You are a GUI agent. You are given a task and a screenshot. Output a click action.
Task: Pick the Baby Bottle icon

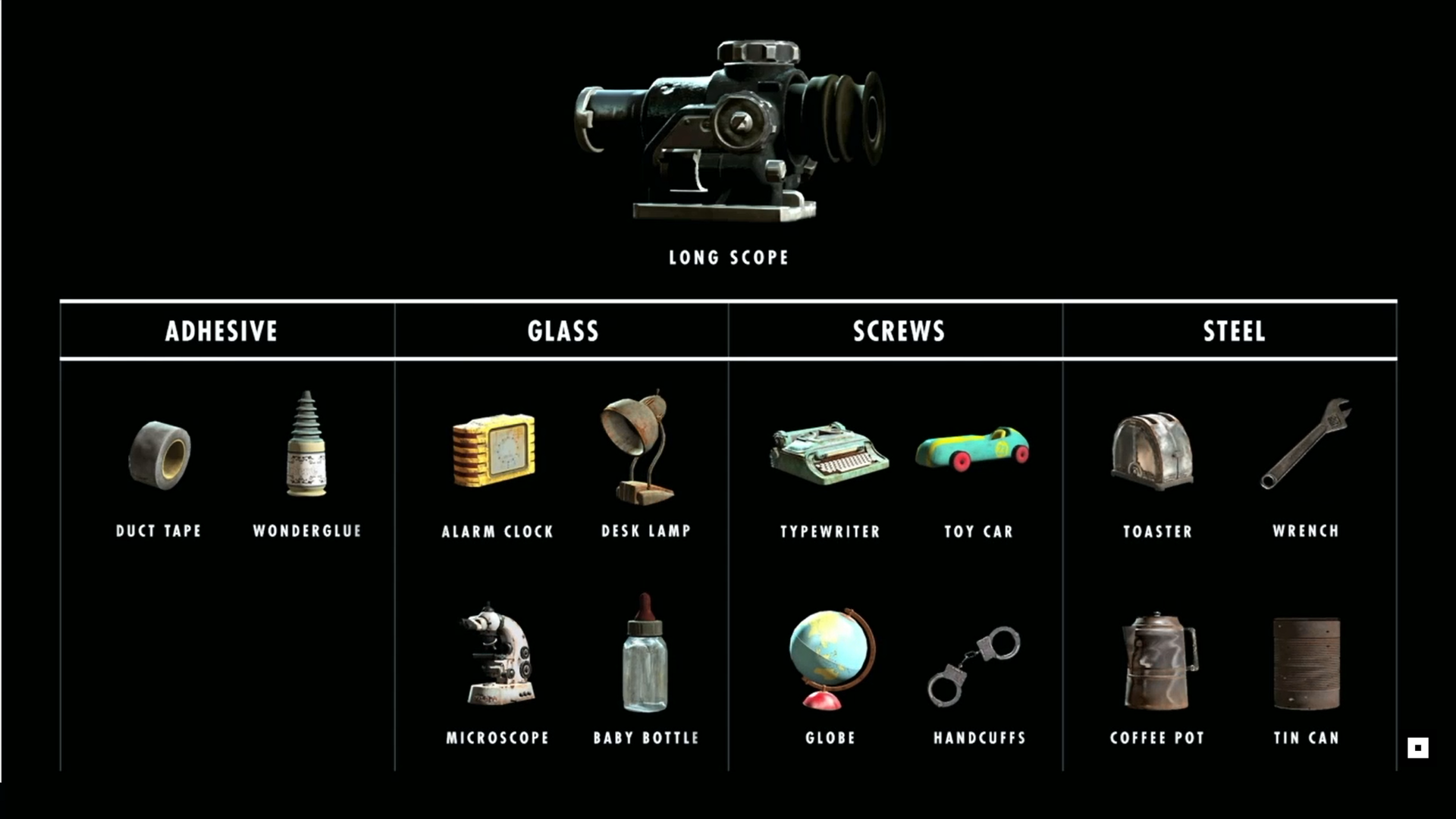[x=645, y=654]
